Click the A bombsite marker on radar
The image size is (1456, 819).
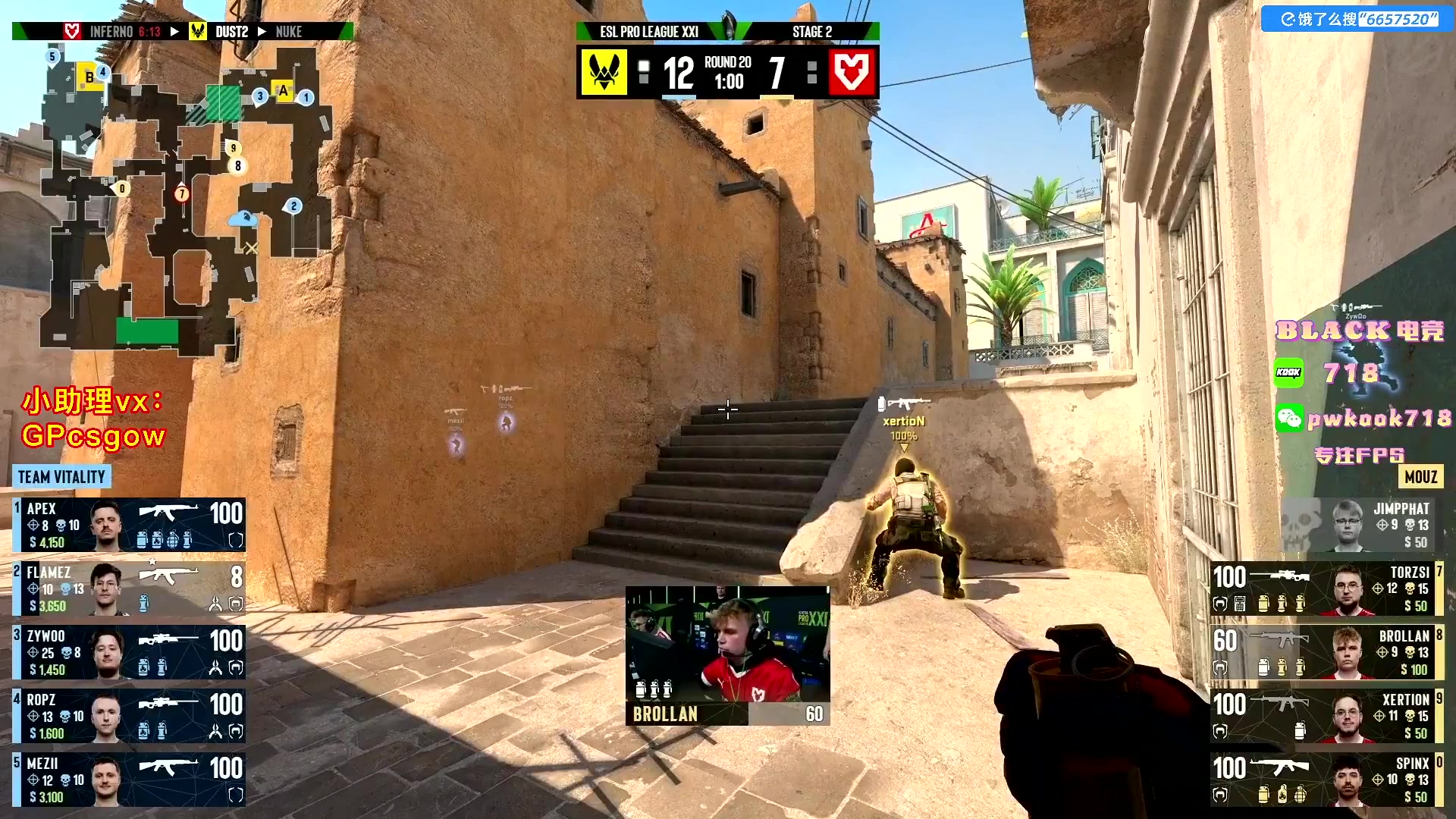(283, 91)
